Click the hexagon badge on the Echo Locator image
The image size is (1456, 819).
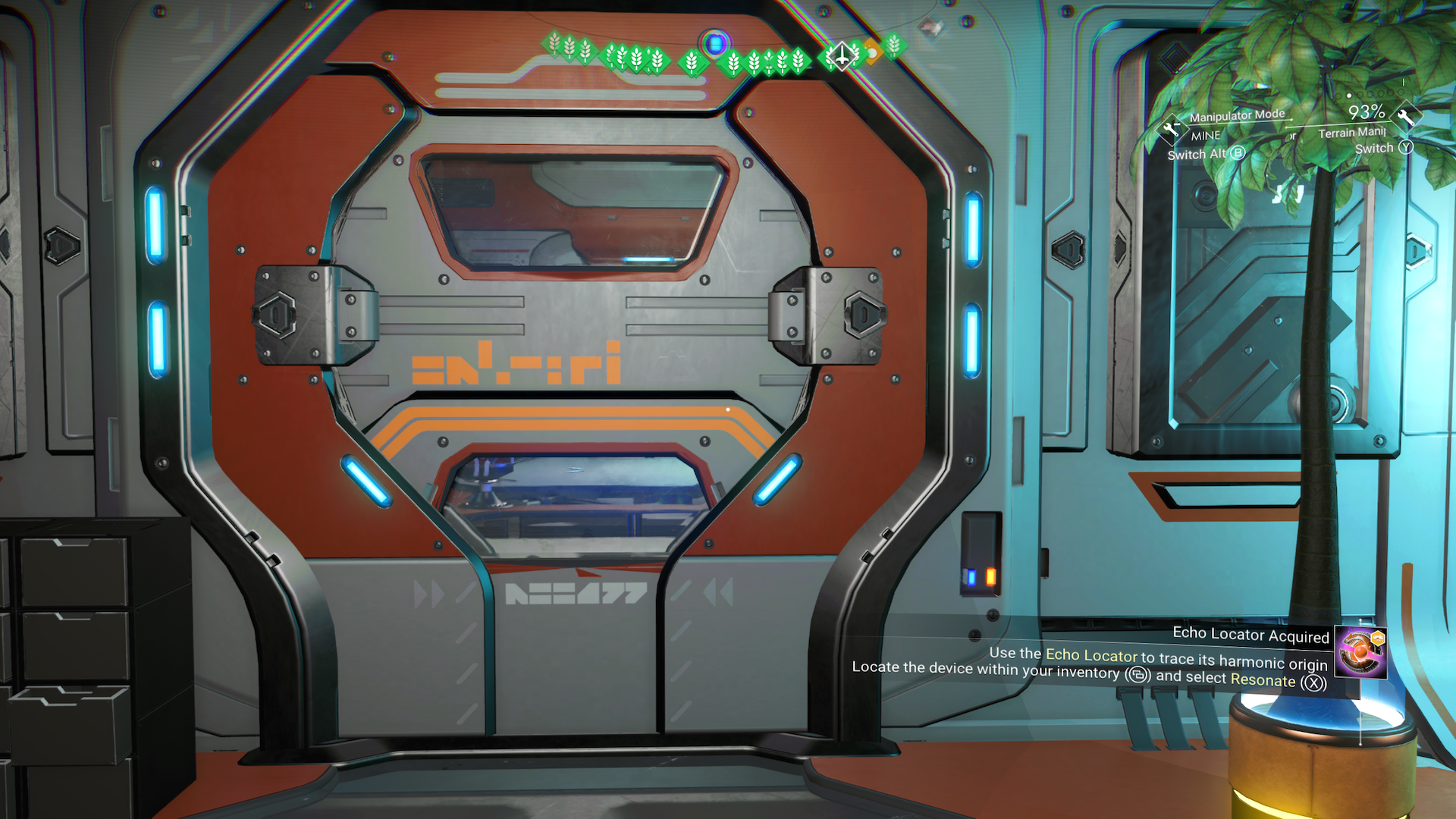coord(1378,637)
